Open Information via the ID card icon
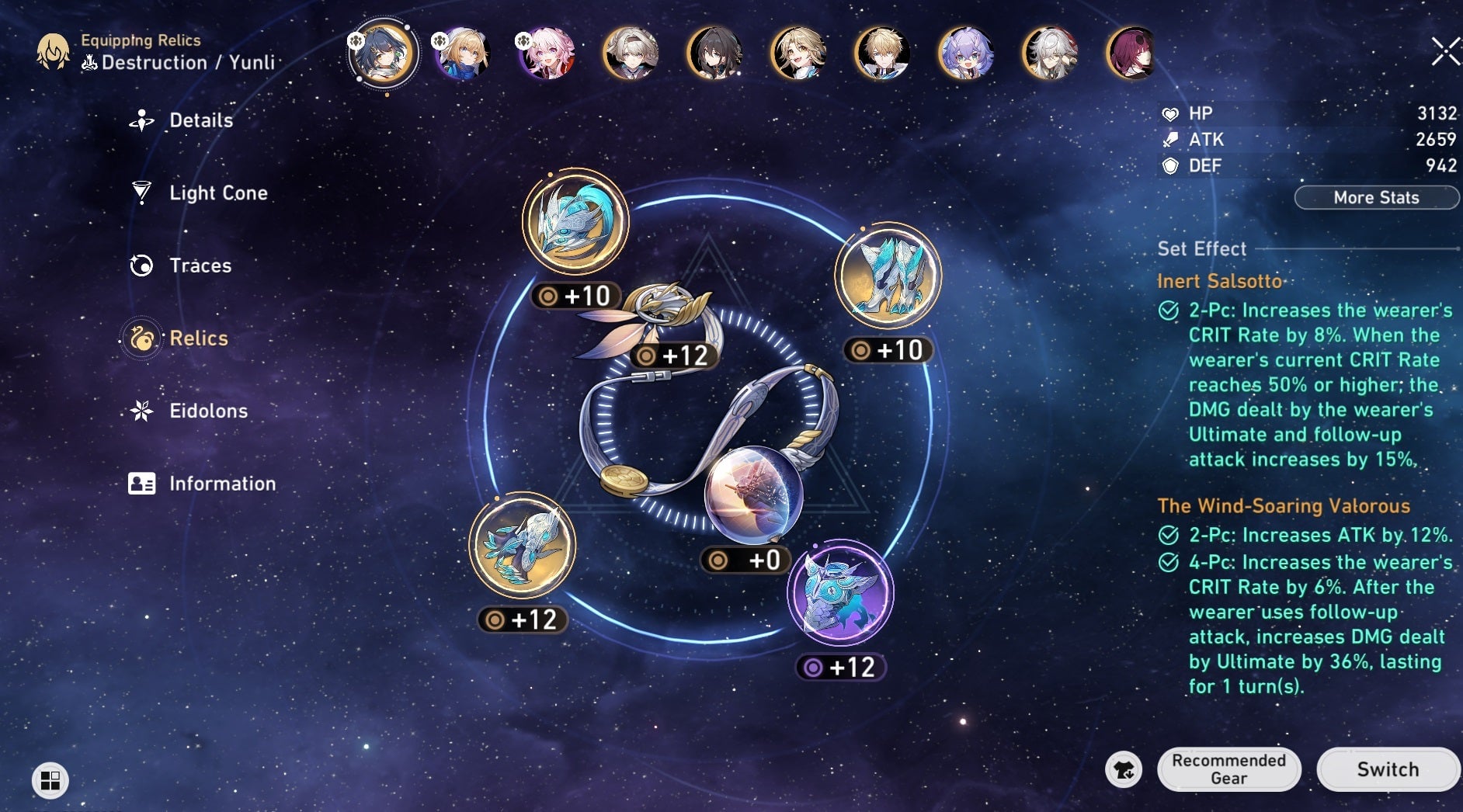This screenshot has height=812, width=1463. 141,484
